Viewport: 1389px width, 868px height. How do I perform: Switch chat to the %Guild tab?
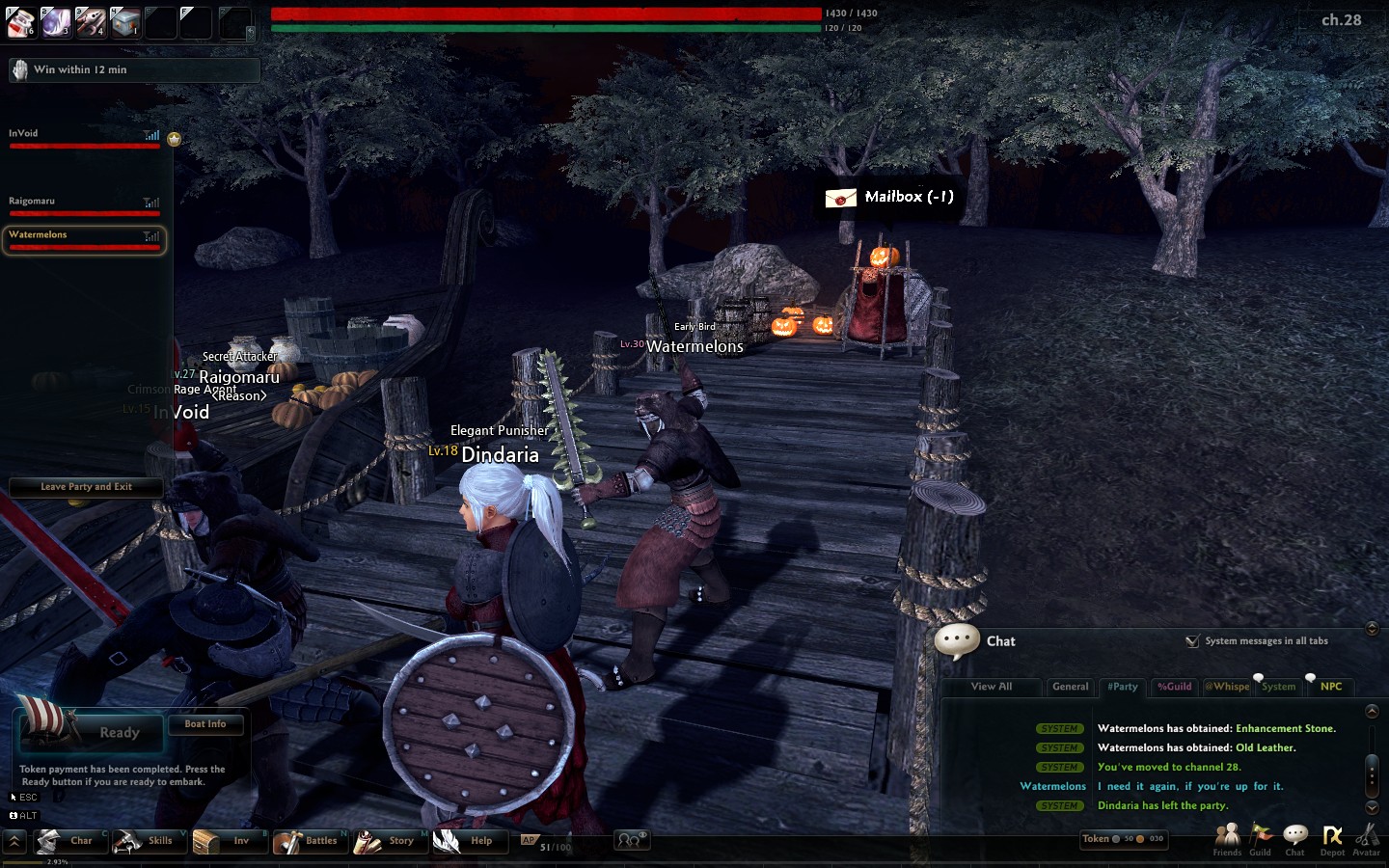1174,687
